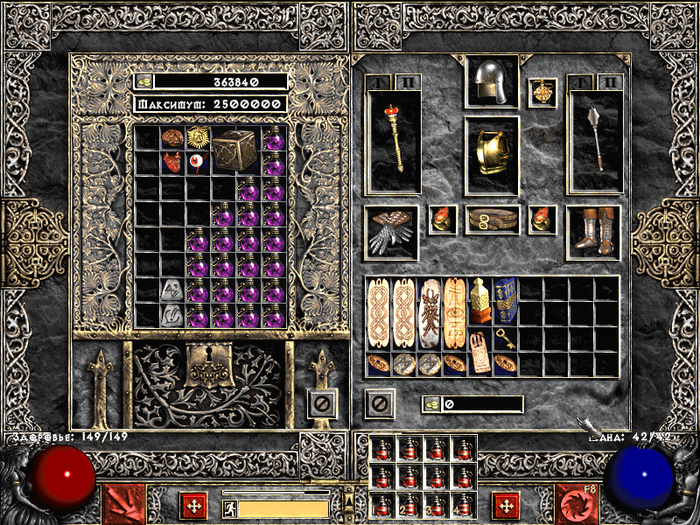Open the right-click F8 skill selector
This screenshot has width=700, height=525.
click(x=576, y=503)
